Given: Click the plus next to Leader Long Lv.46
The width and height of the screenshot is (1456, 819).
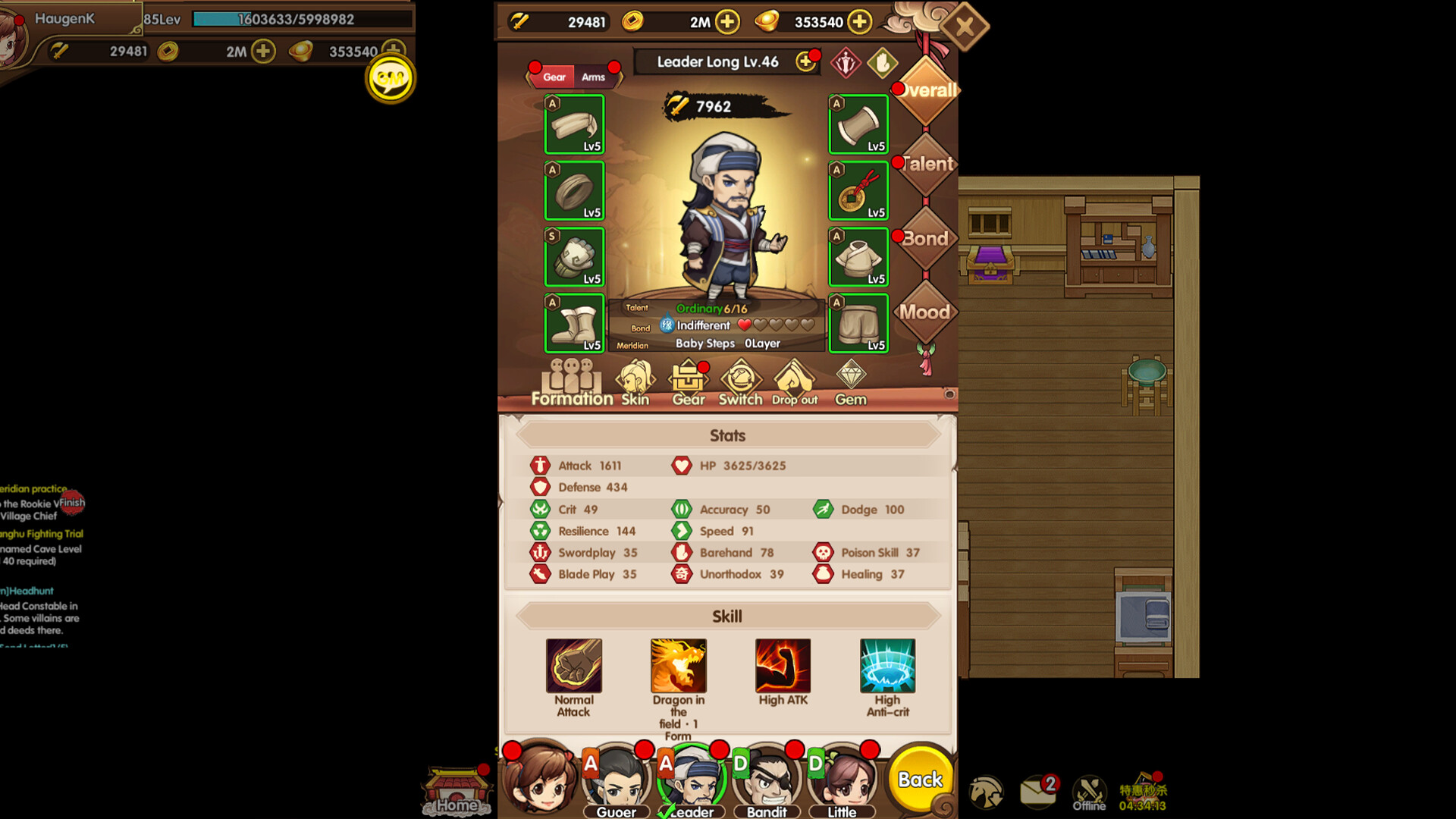Looking at the screenshot, I should (805, 62).
